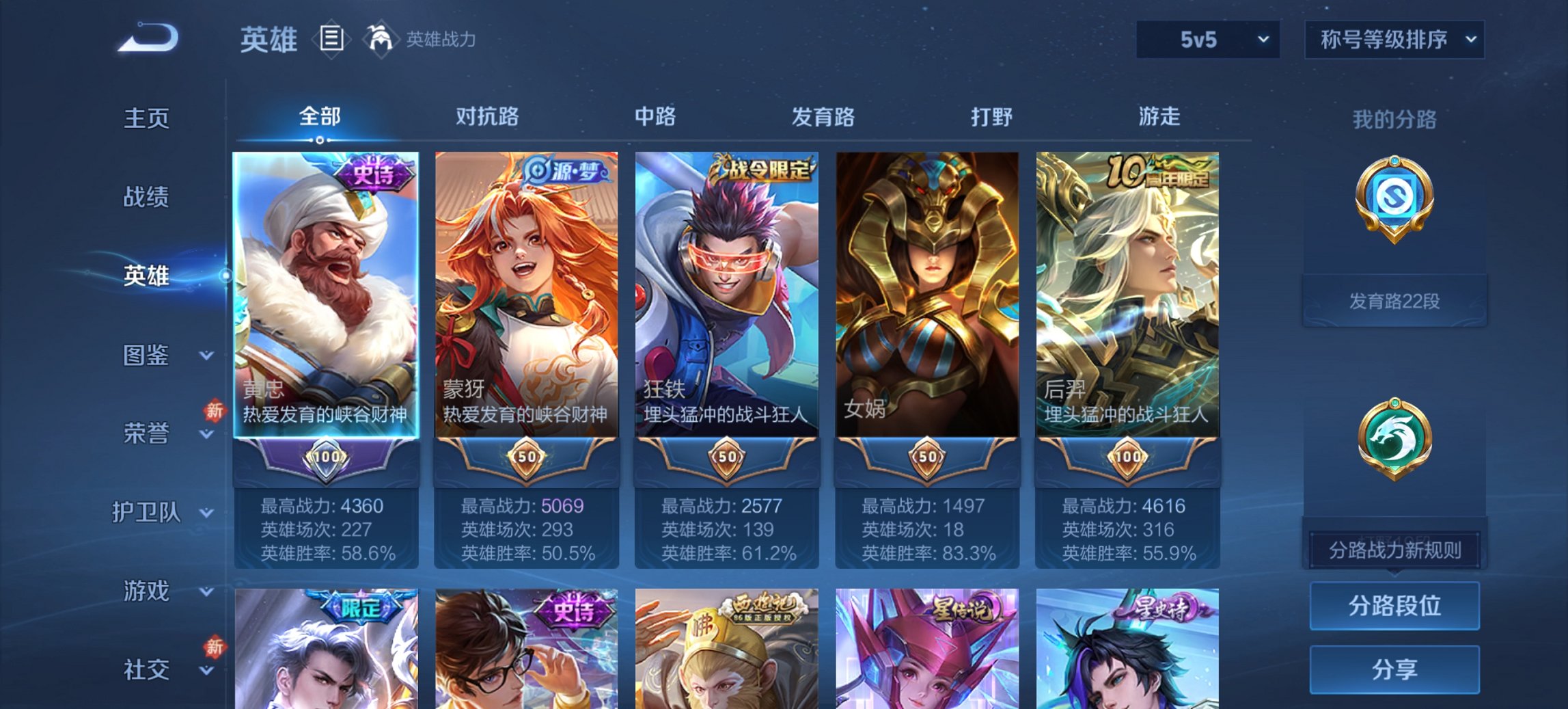This screenshot has height=709, width=1568.
Task: Open the hero list detail icon beside 英雄 title
Action: coord(331,40)
